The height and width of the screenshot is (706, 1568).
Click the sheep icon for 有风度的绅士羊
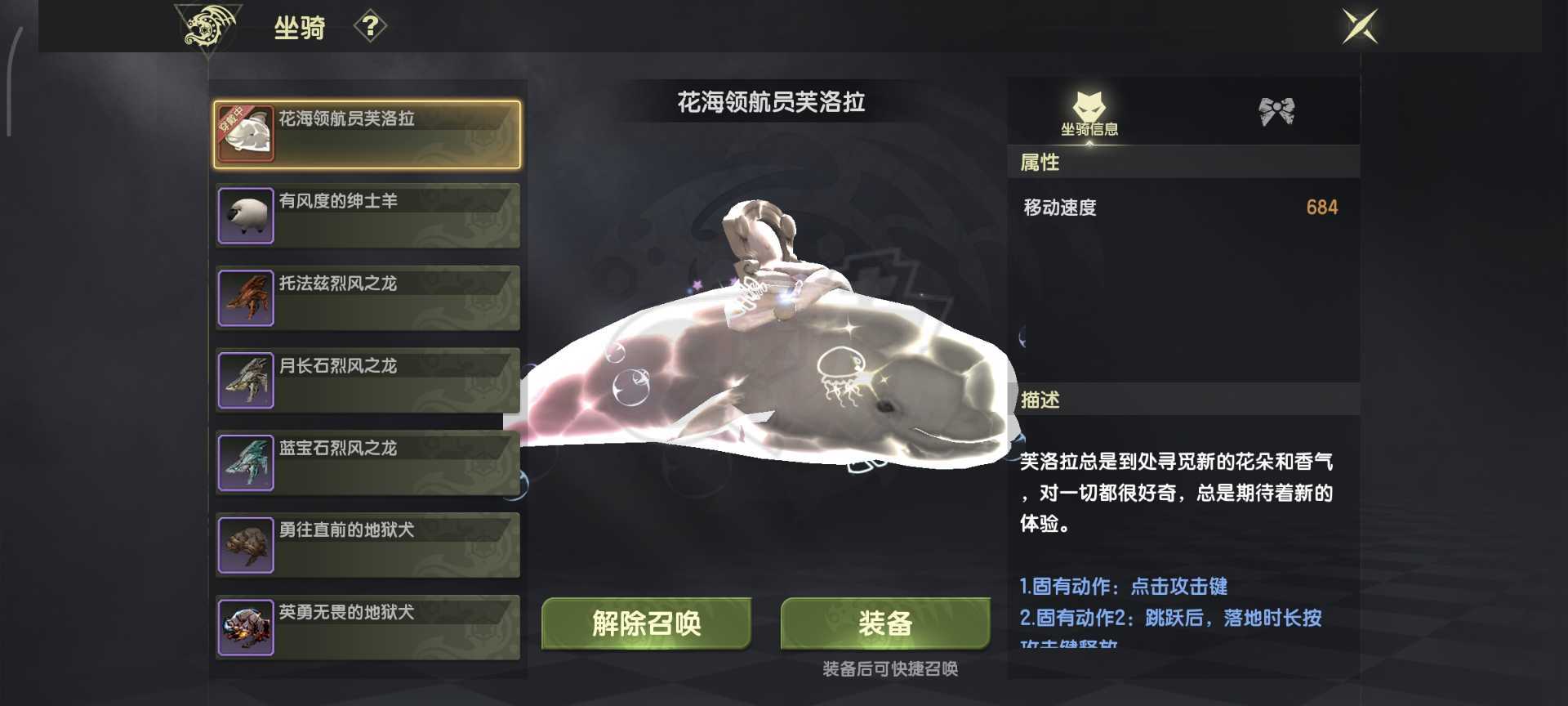244,216
